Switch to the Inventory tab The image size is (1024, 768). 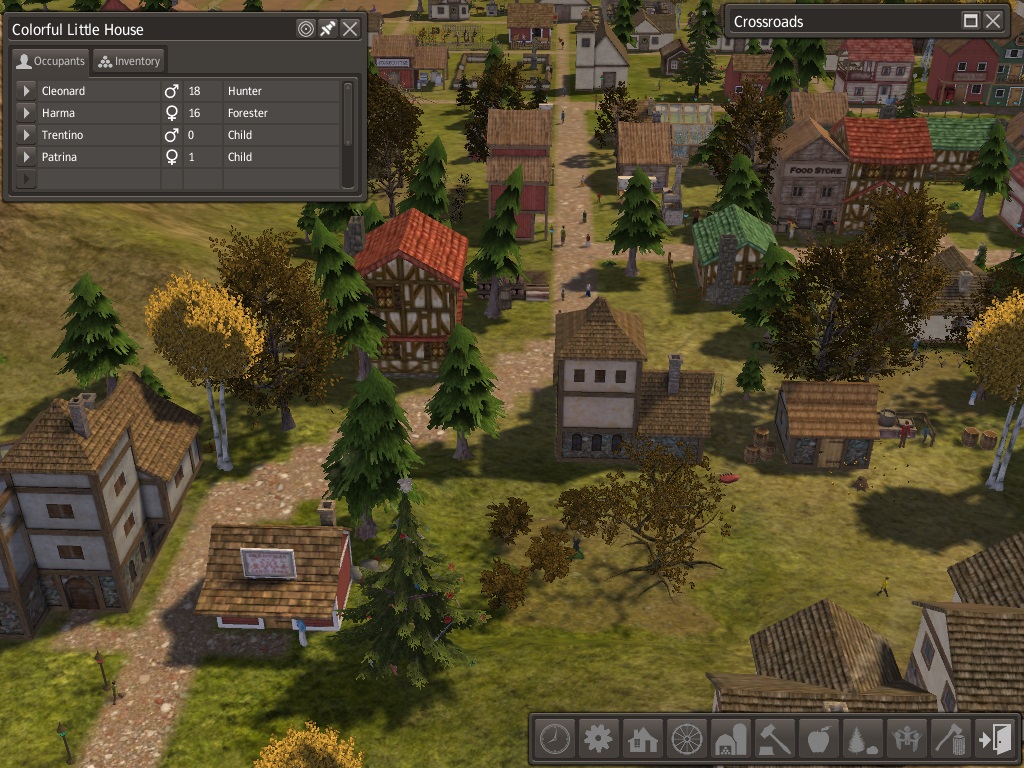coord(129,61)
